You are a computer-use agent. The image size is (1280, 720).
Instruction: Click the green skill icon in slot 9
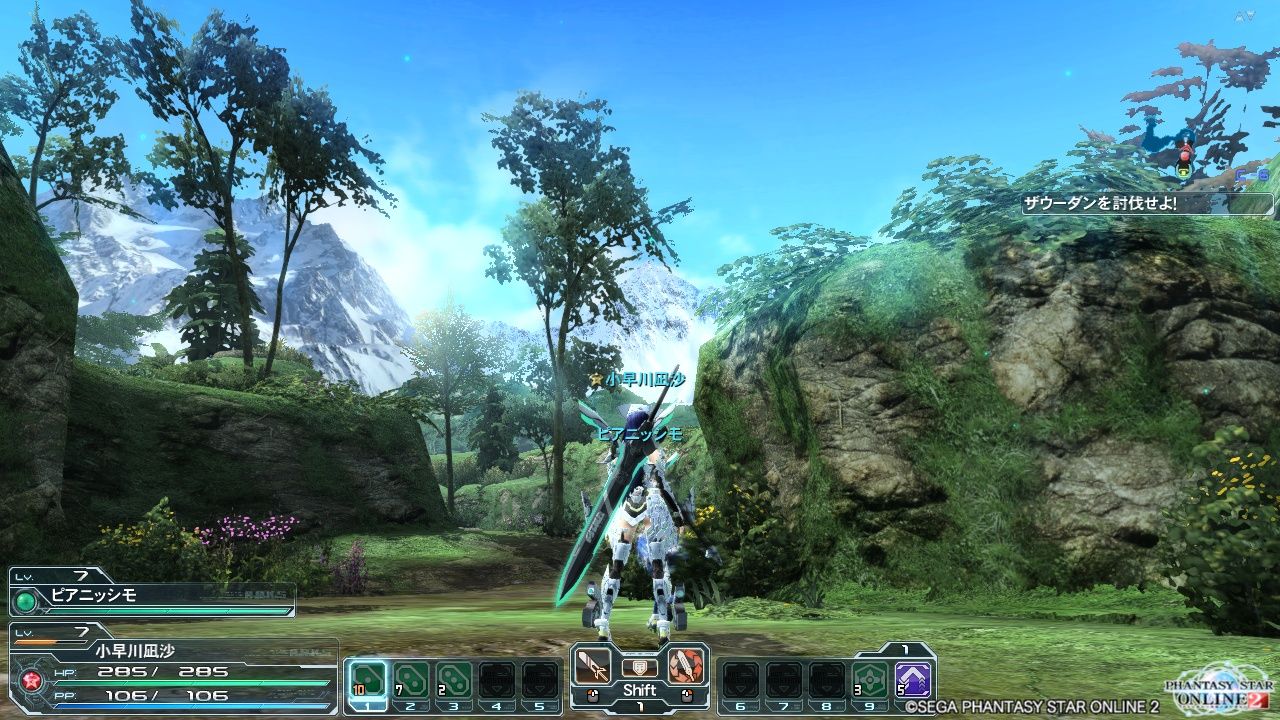click(869, 679)
